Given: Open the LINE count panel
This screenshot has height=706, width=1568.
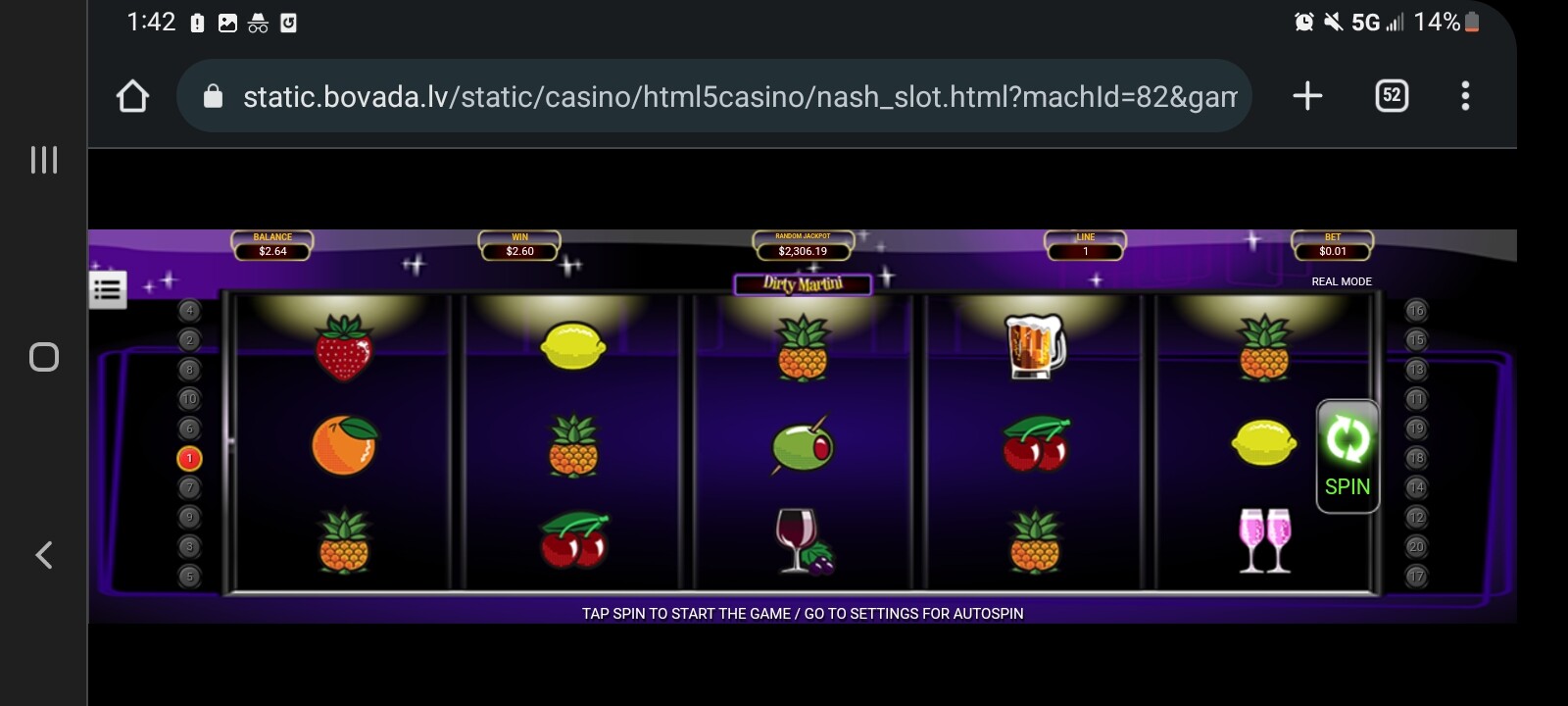Looking at the screenshot, I should pyautogui.click(x=1085, y=246).
